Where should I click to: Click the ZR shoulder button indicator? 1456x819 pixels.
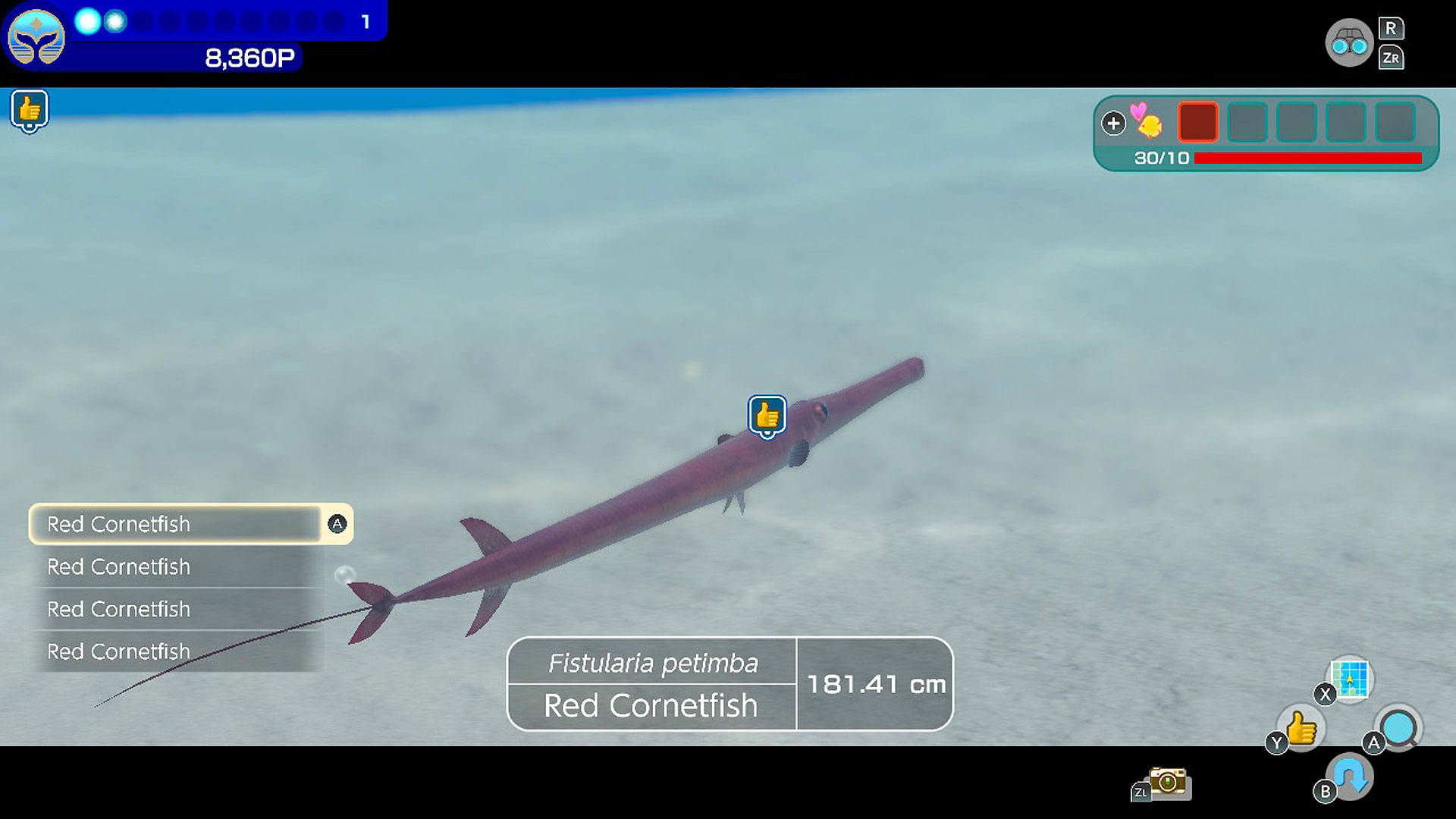pyautogui.click(x=1392, y=58)
